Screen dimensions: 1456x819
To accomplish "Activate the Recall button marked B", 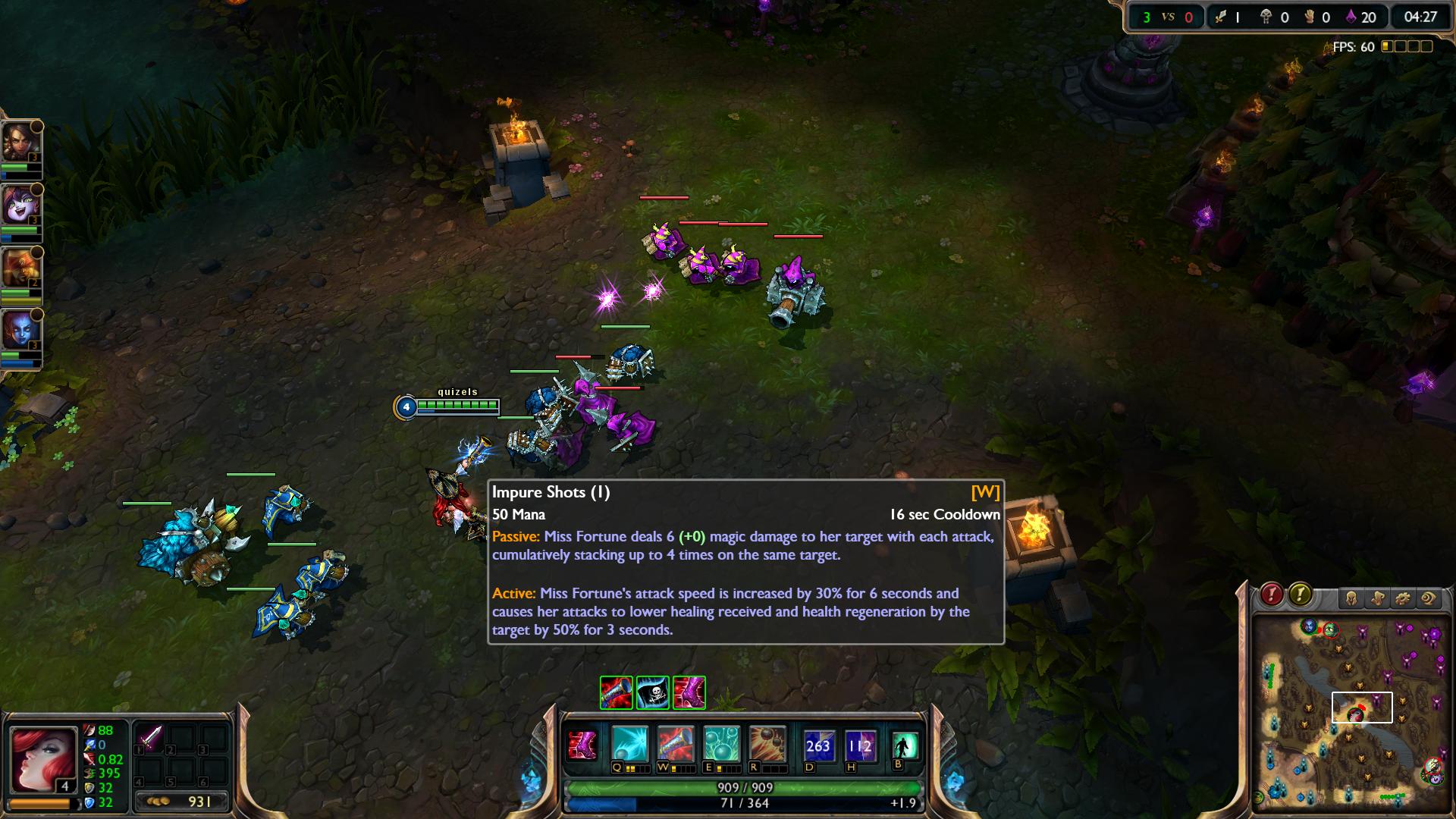I will click(x=904, y=746).
